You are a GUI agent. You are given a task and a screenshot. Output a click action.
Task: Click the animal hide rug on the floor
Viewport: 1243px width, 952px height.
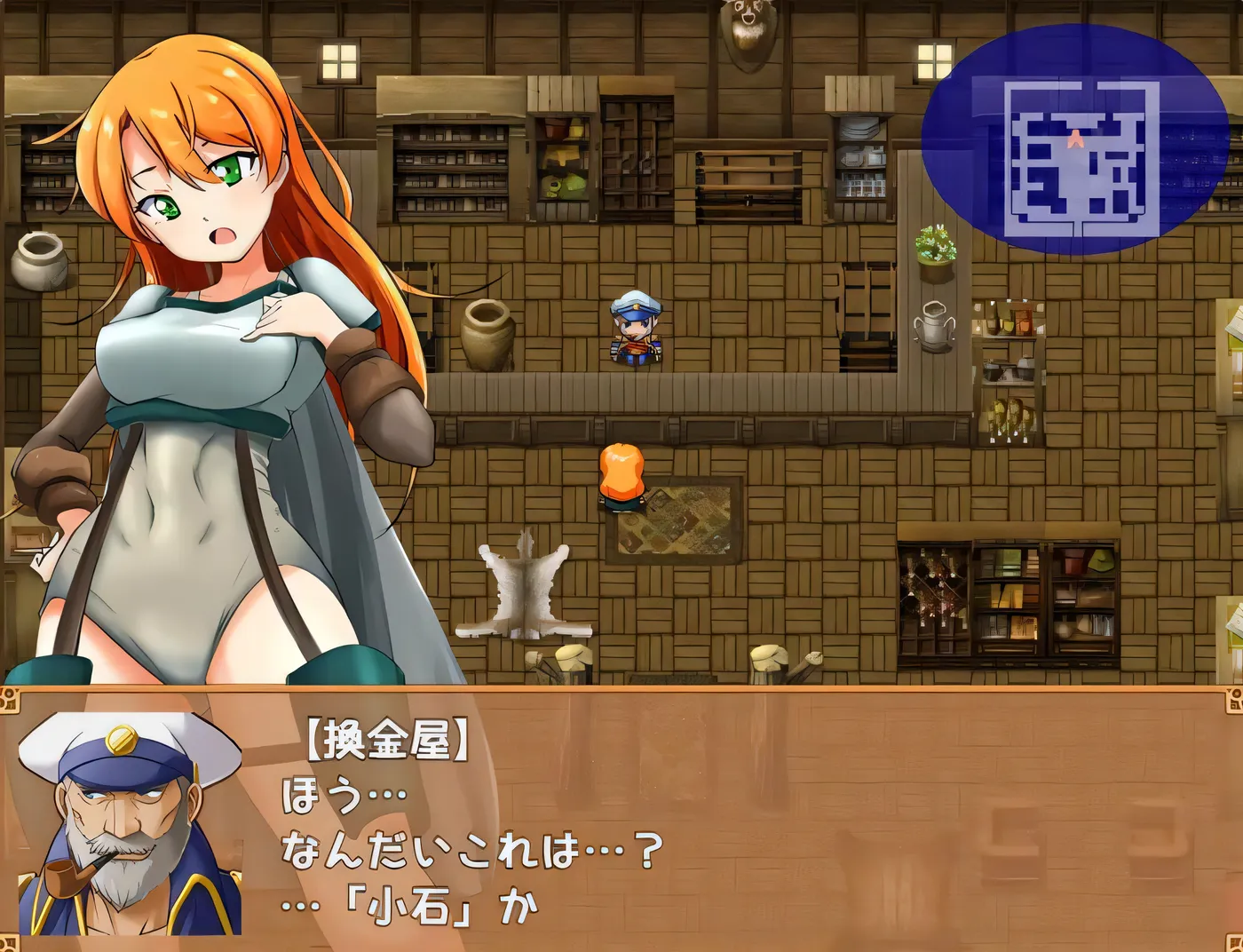[524, 586]
